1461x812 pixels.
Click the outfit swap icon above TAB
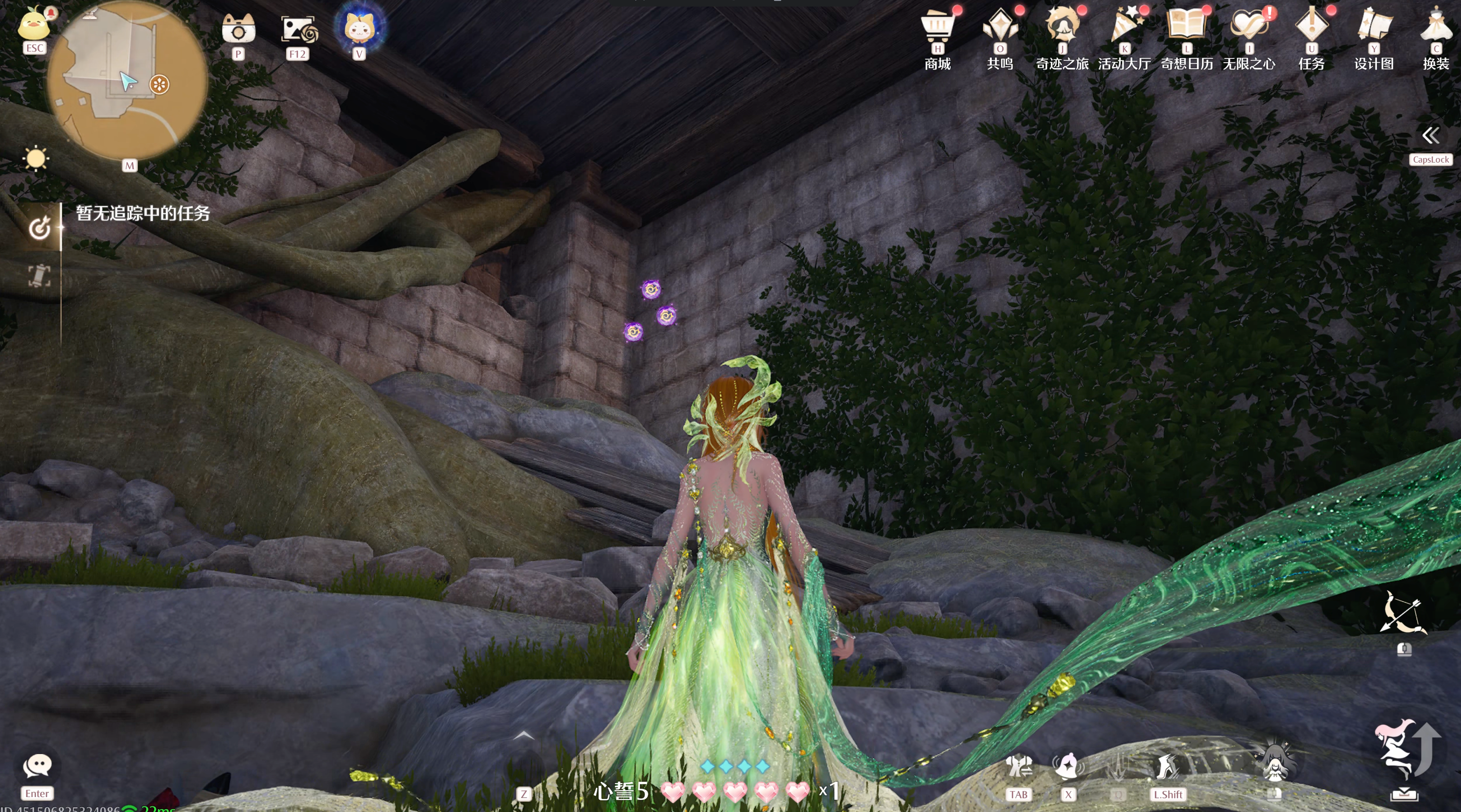[1018, 767]
